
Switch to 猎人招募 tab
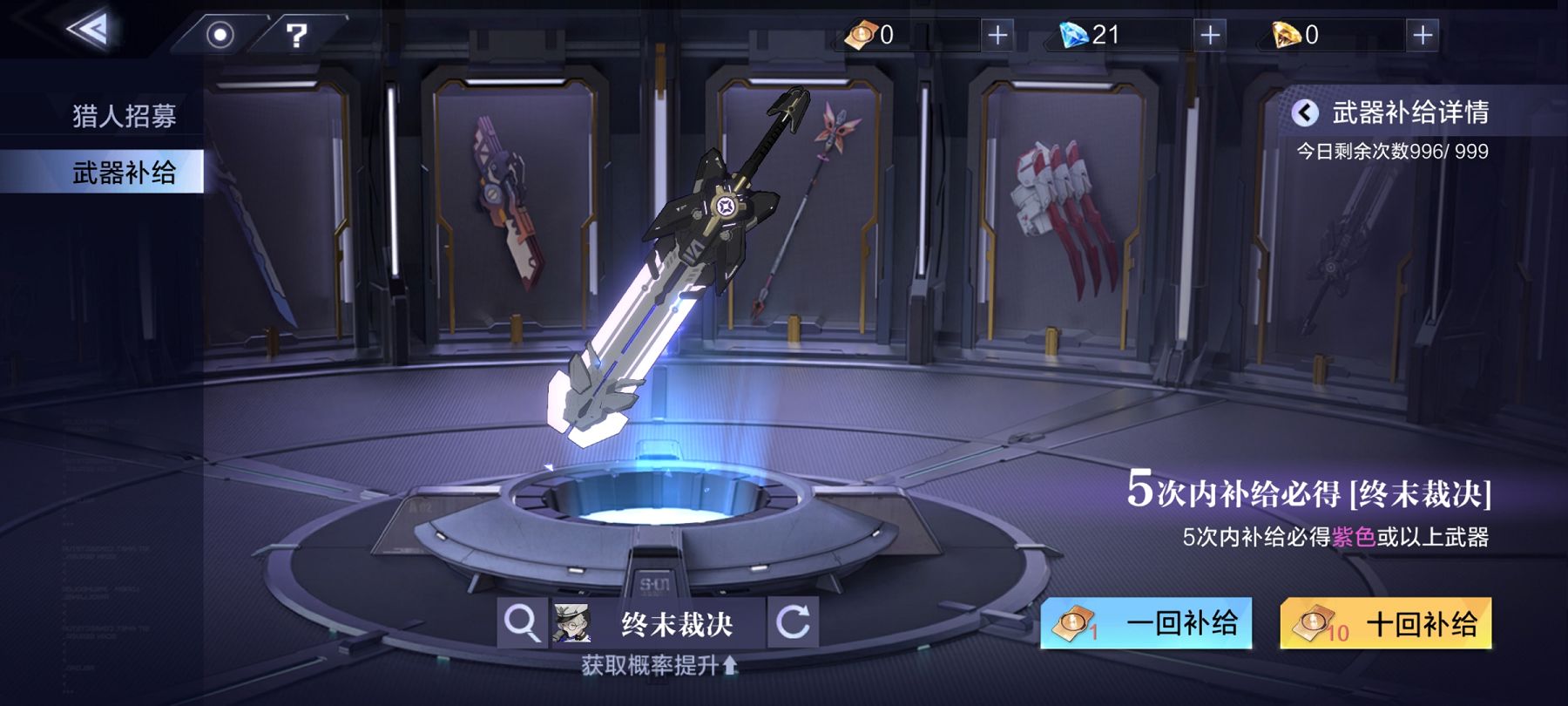124,116
